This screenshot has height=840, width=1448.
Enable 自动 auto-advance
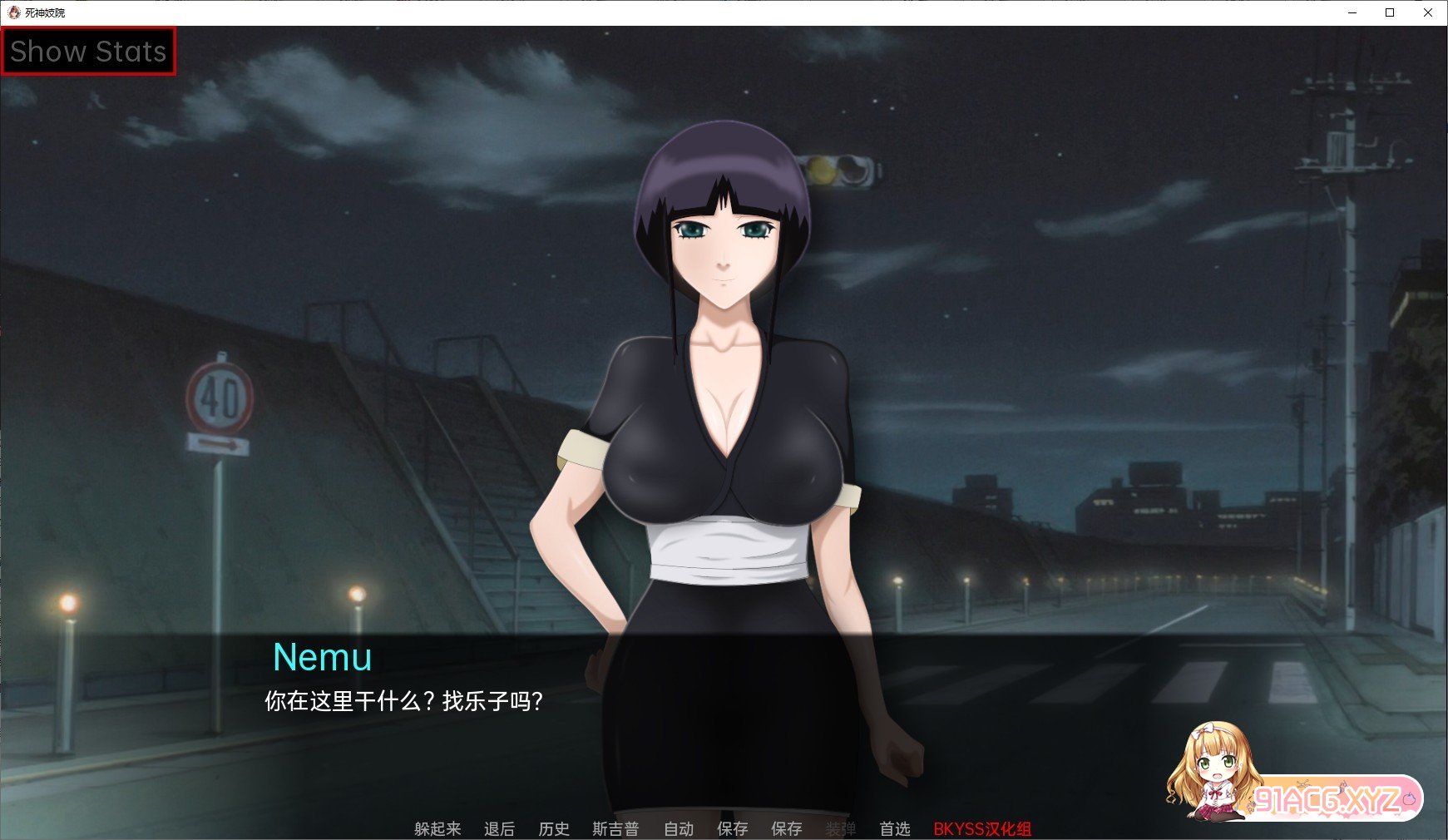(679, 828)
